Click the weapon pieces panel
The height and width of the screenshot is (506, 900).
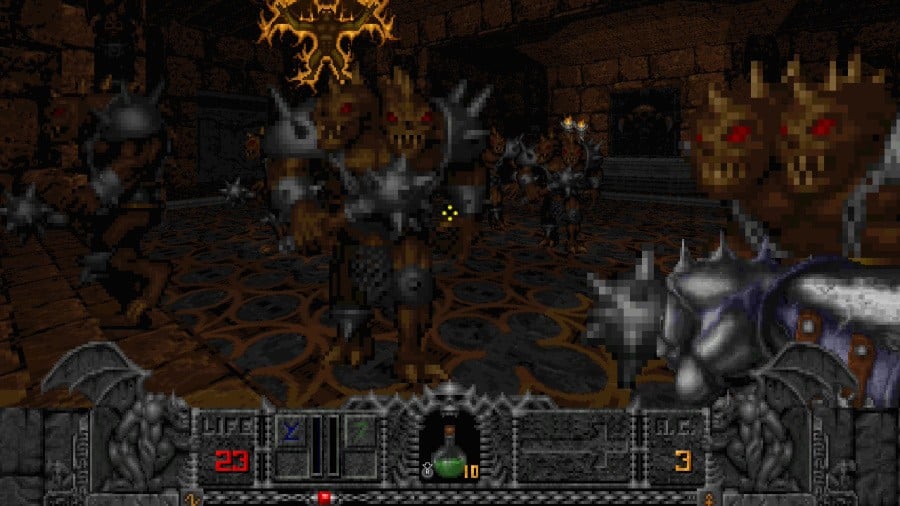tap(573, 446)
